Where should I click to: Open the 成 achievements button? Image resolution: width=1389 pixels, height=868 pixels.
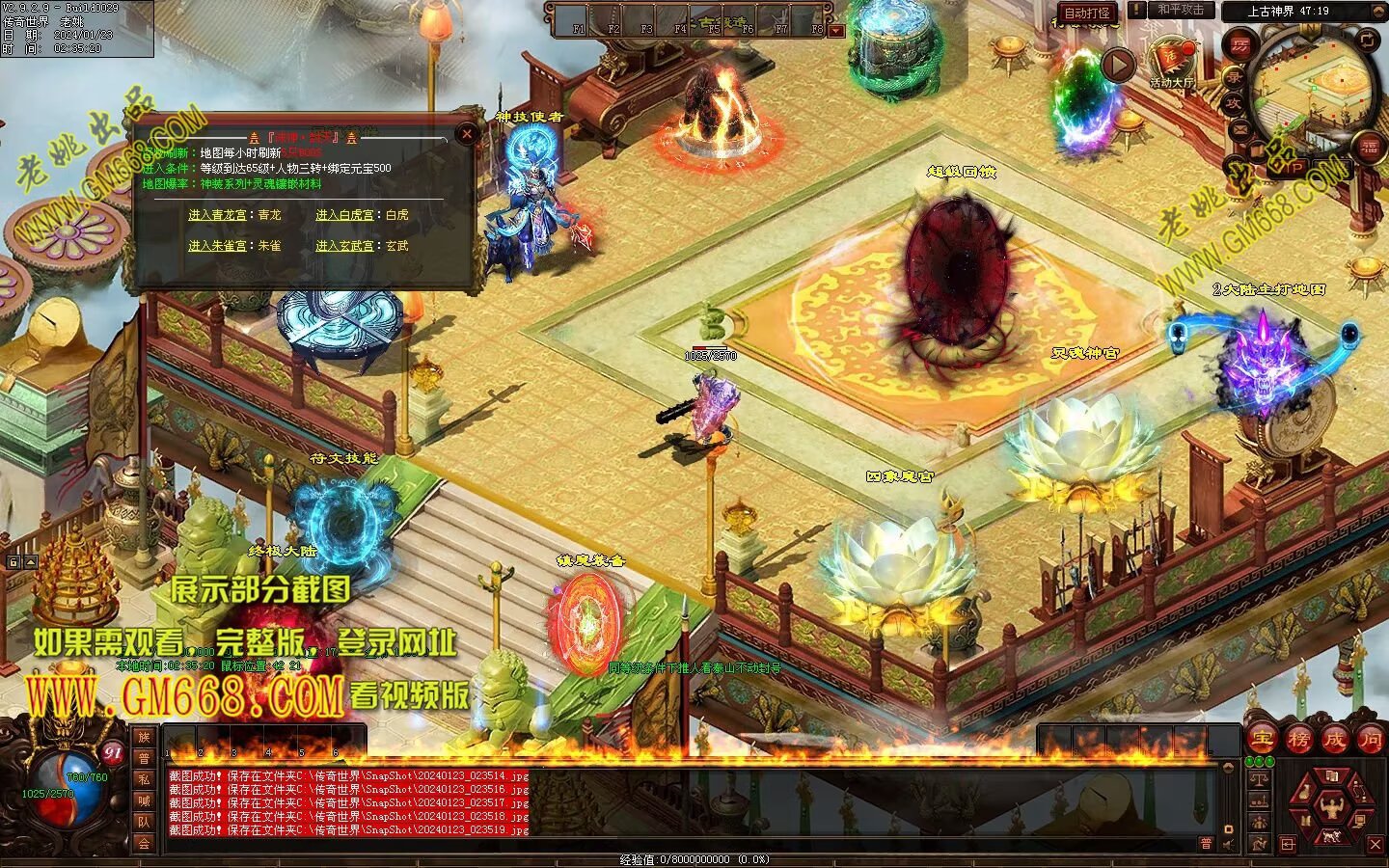pos(1334,740)
